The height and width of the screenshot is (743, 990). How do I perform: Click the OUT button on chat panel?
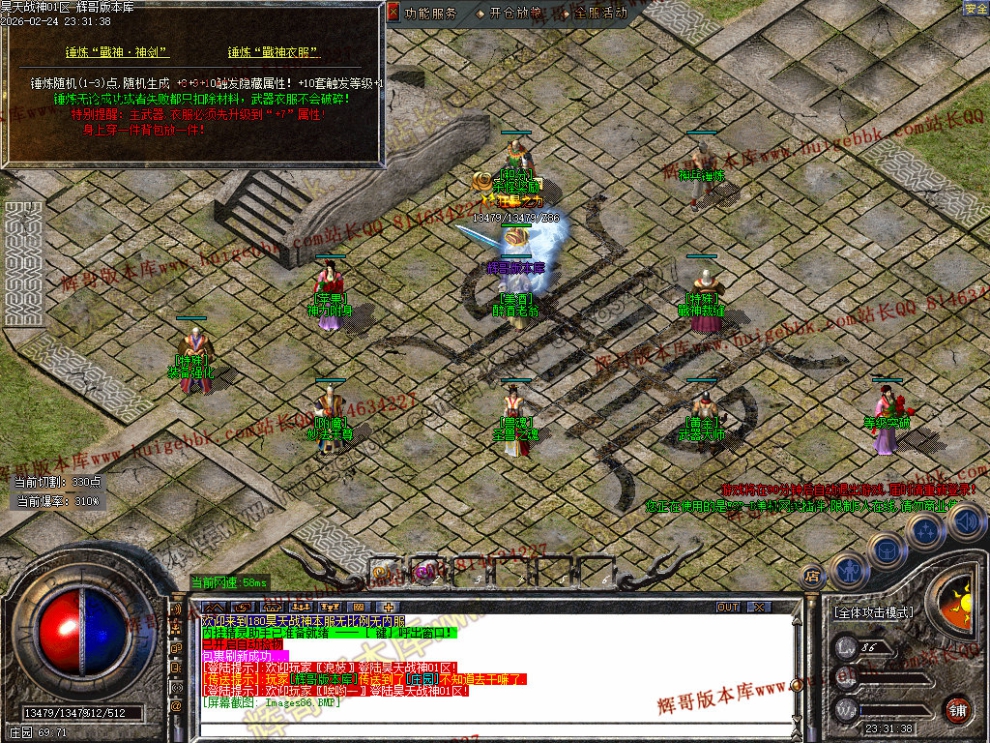point(728,607)
